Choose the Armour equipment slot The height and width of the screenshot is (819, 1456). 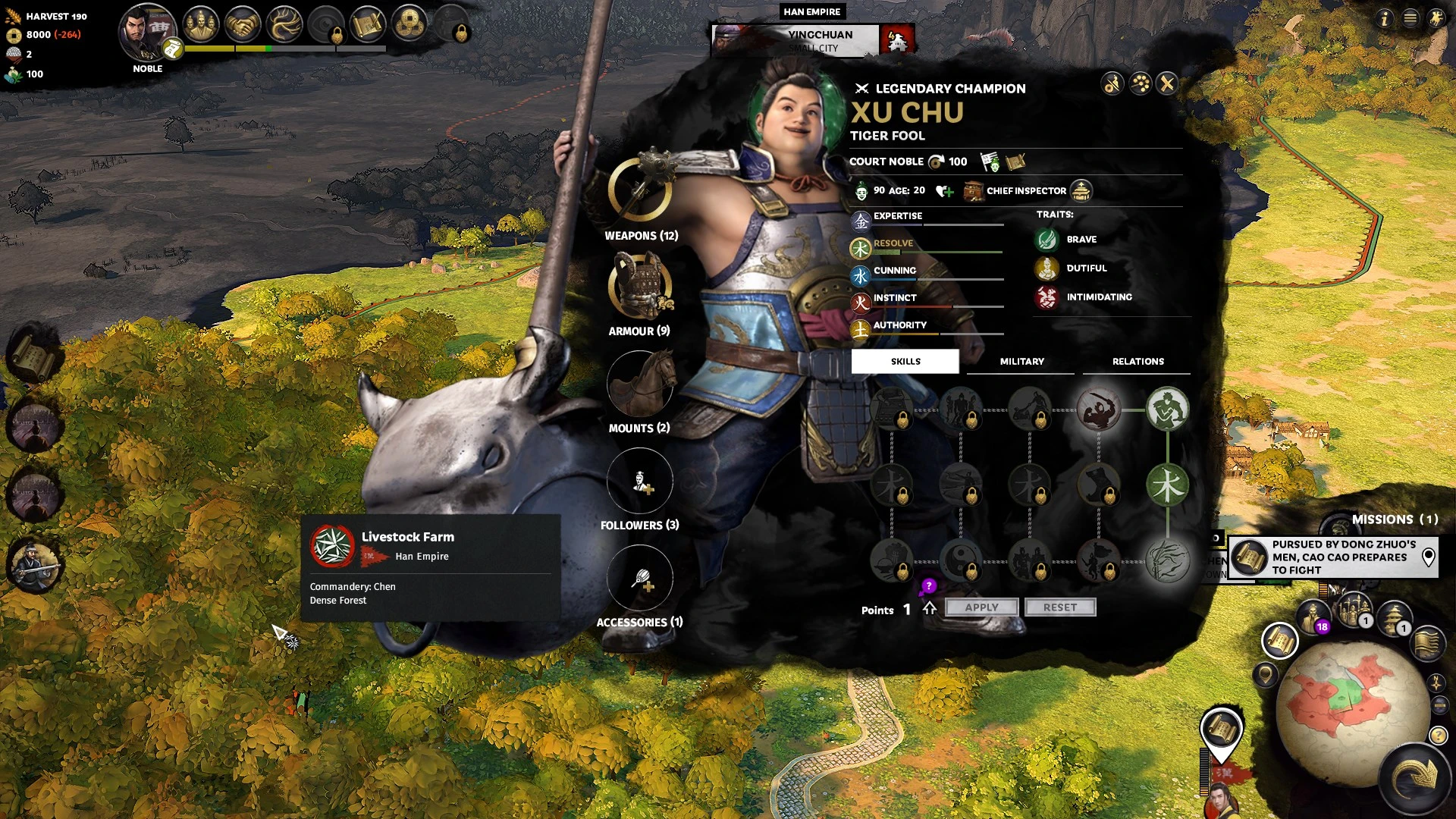(x=640, y=286)
